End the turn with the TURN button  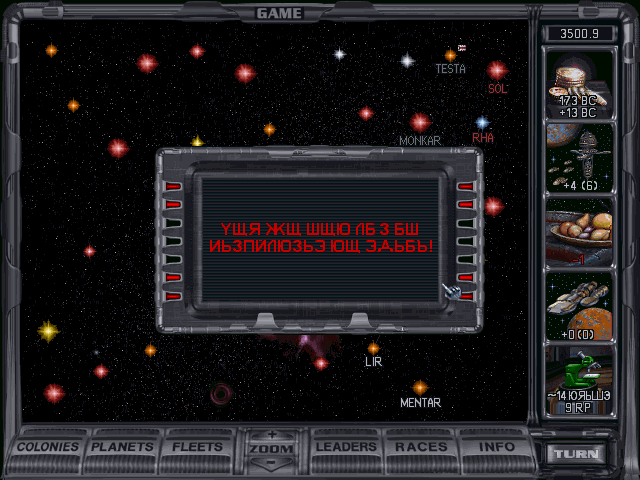[578, 454]
